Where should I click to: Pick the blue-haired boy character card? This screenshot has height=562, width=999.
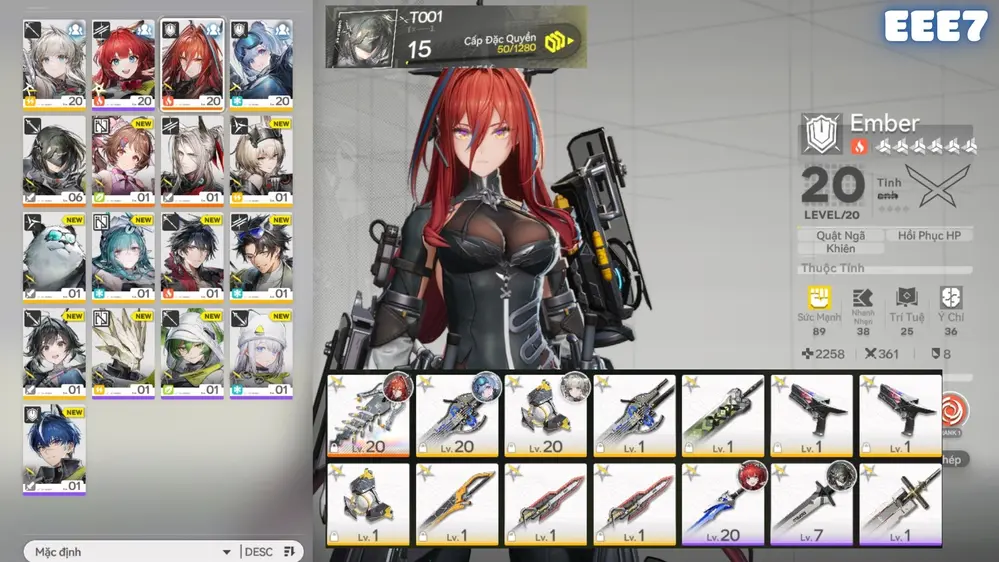tap(54, 449)
